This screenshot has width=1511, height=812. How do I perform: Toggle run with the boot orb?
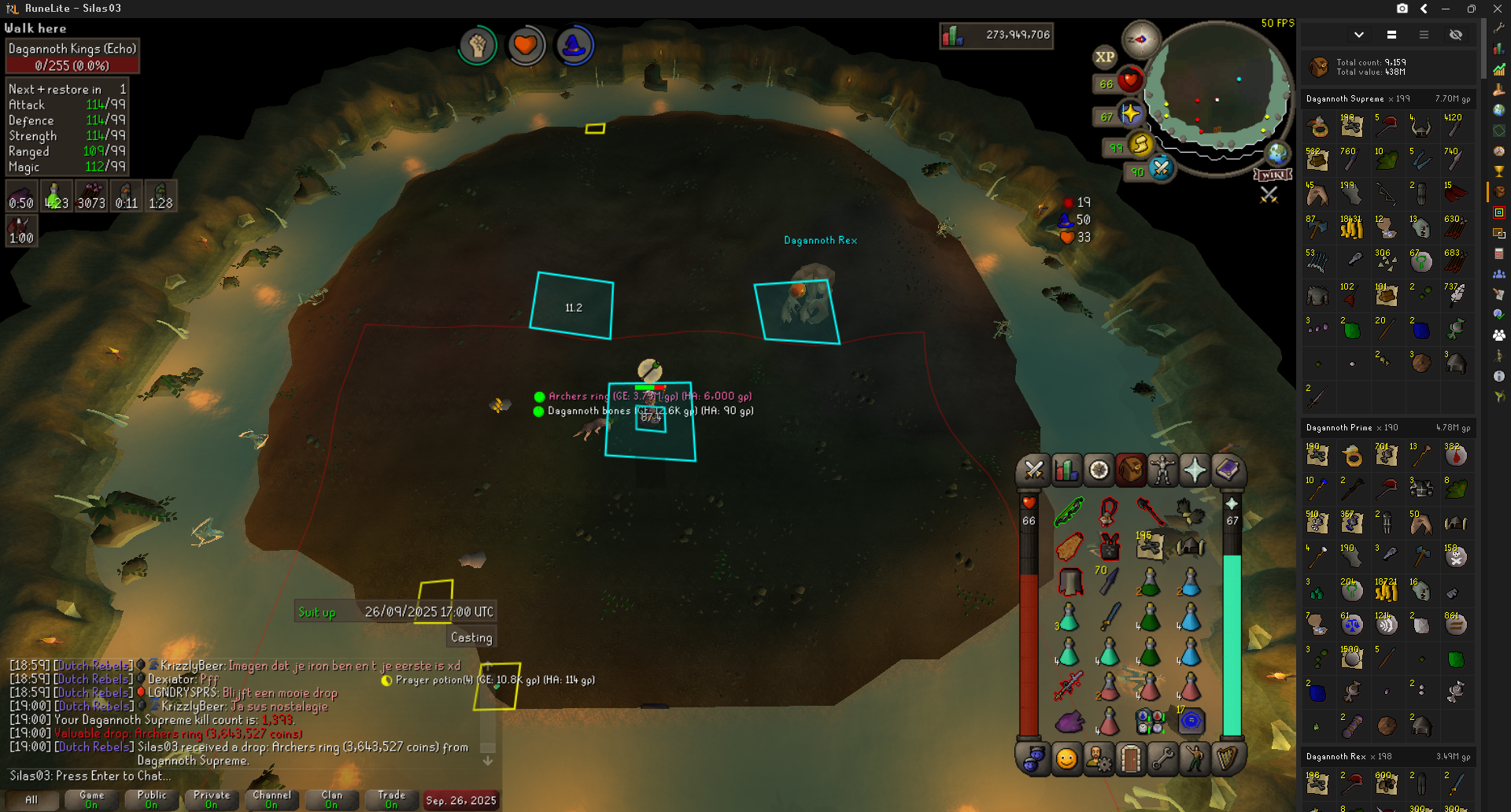coord(1140,145)
